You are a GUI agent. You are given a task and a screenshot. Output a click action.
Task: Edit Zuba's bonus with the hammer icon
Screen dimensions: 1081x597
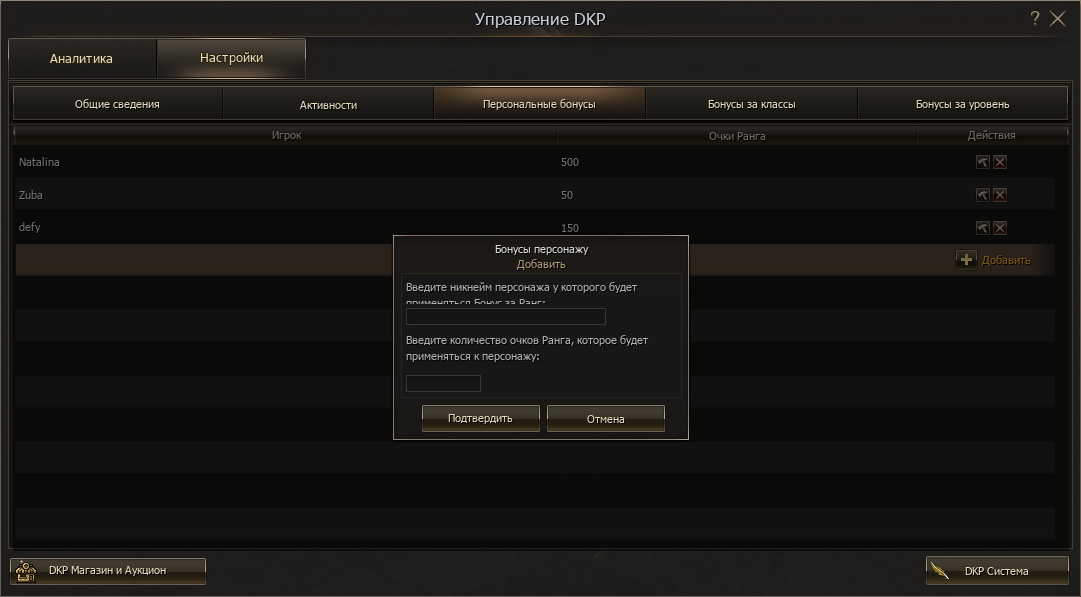[x=982, y=195]
